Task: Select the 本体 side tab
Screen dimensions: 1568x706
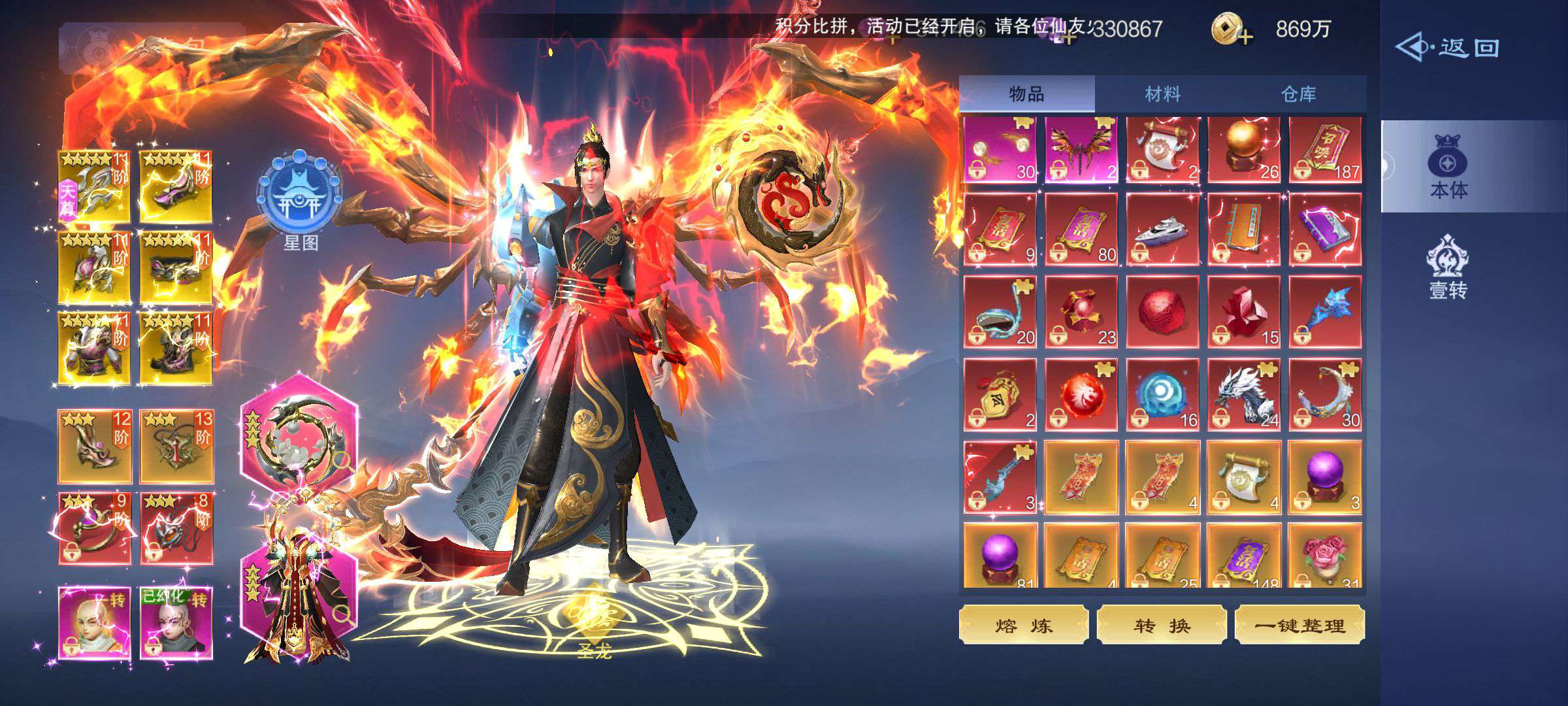Action: [1448, 167]
